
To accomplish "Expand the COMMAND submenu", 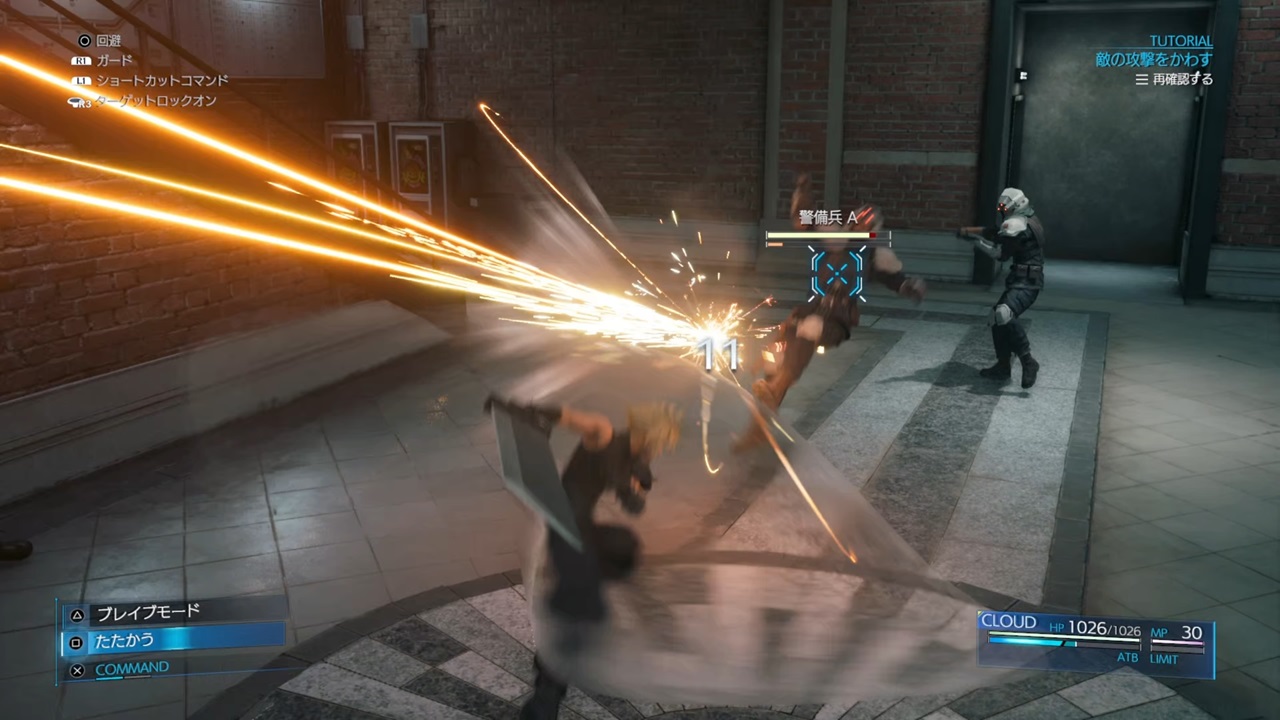I will [132, 667].
